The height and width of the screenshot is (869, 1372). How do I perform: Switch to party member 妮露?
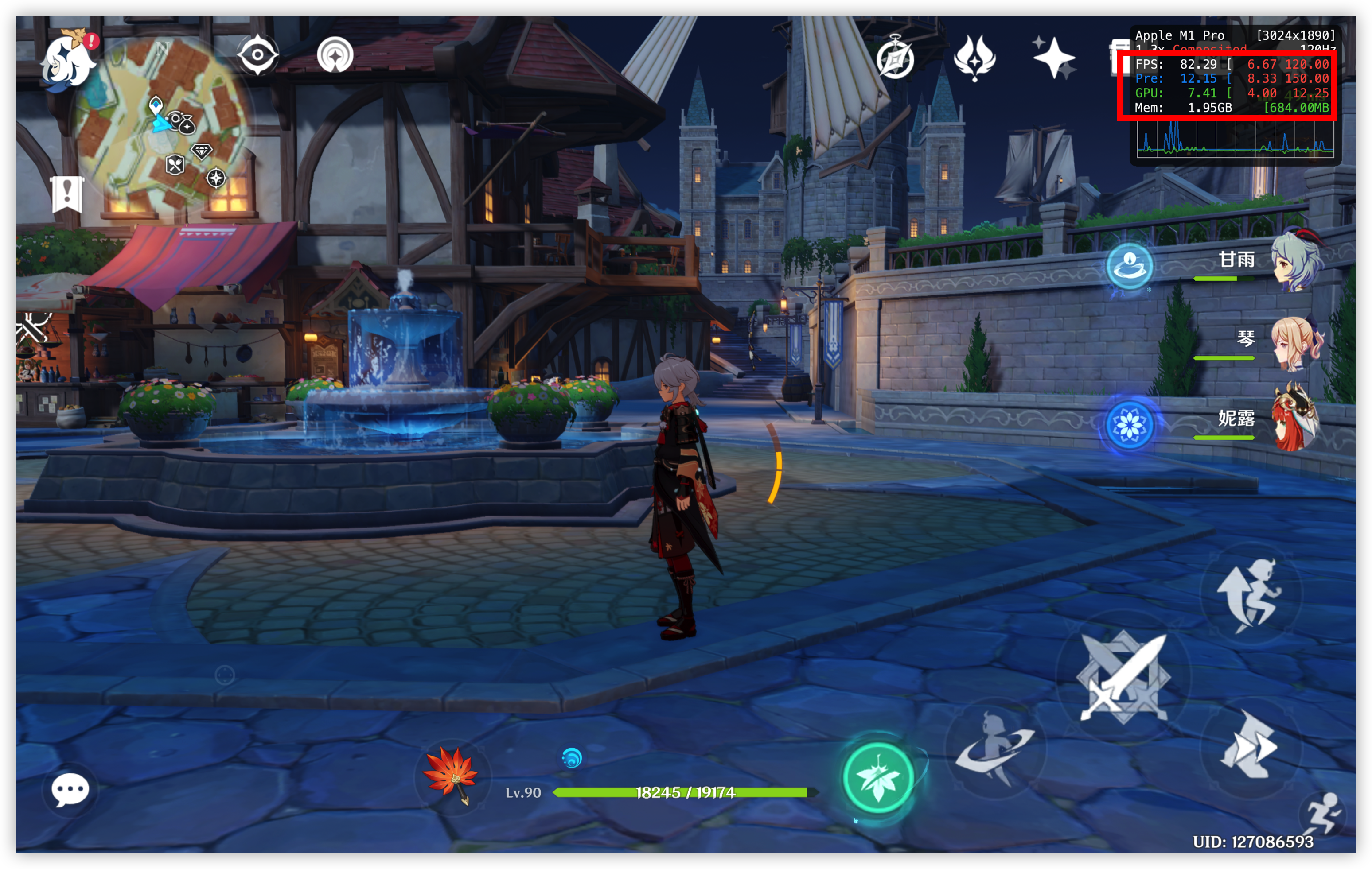click(x=1294, y=420)
